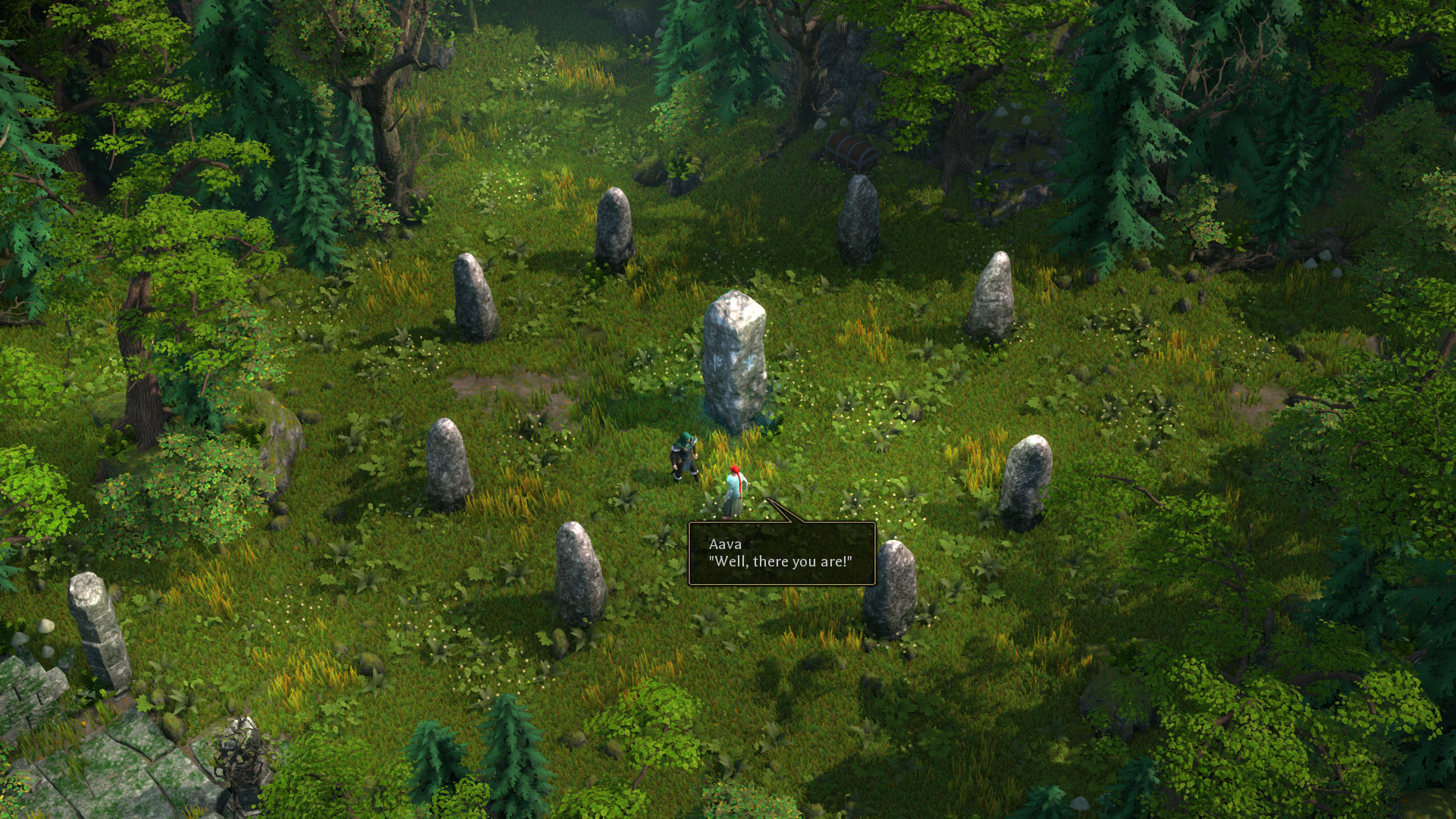Click Aava's name label in the dialogue
Viewport: 1456px width, 819px height.
723,544
